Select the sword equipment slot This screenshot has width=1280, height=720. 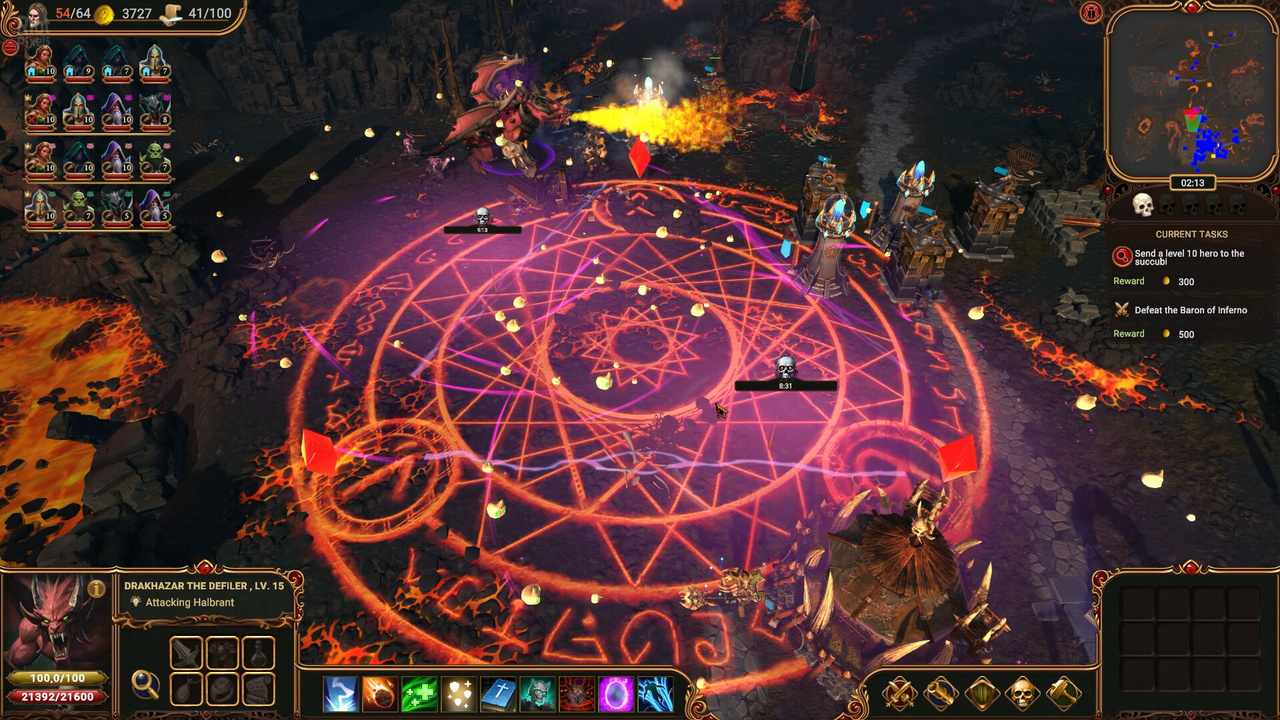(x=186, y=654)
